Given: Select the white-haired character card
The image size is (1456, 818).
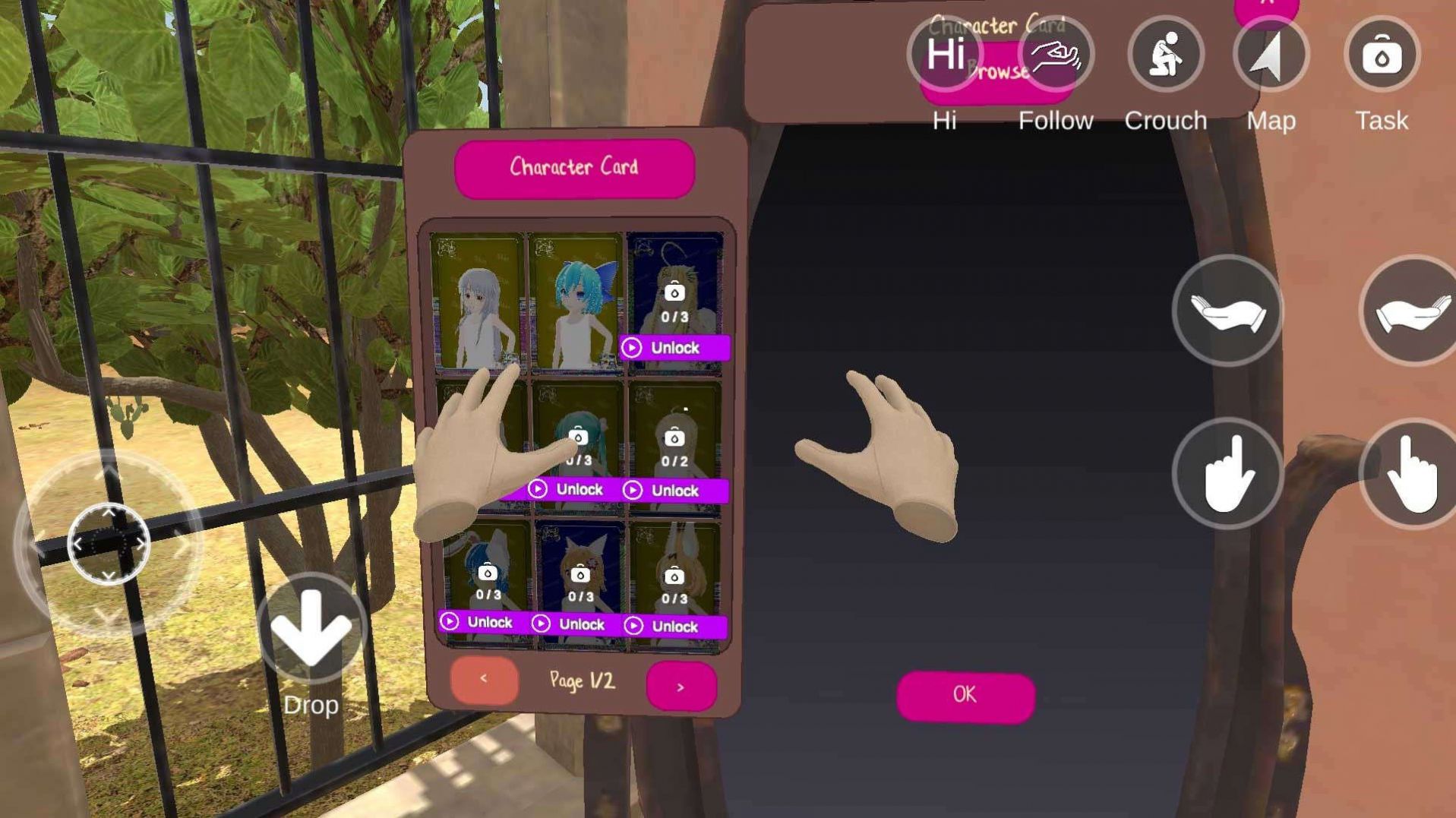Looking at the screenshot, I should (x=478, y=301).
